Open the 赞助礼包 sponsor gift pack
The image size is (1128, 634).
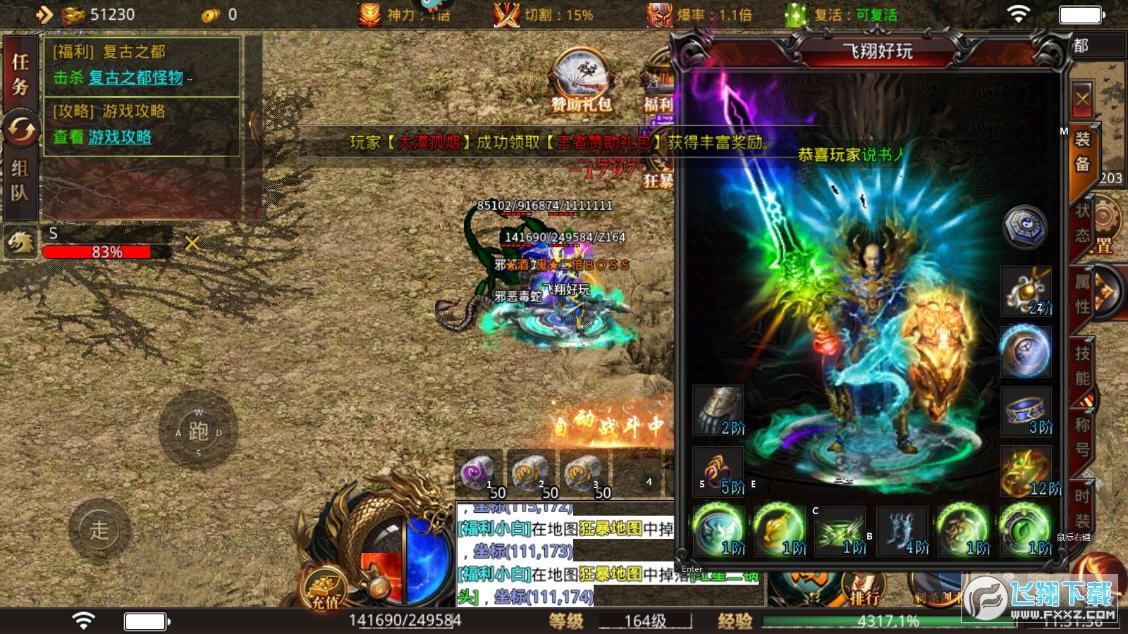[x=581, y=81]
